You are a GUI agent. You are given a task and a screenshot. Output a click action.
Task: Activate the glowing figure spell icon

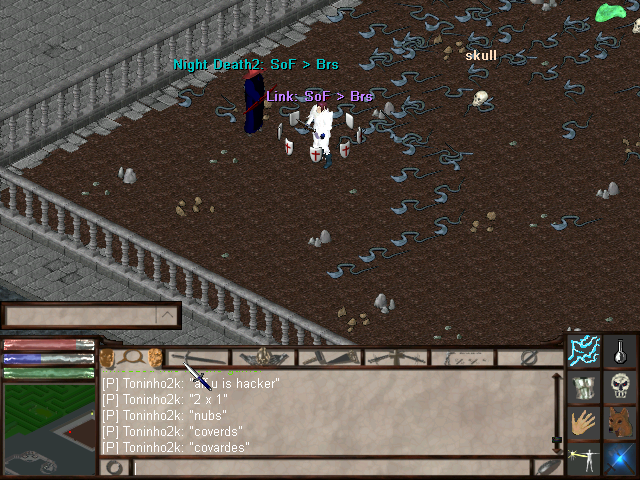pyautogui.click(x=585, y=459)
